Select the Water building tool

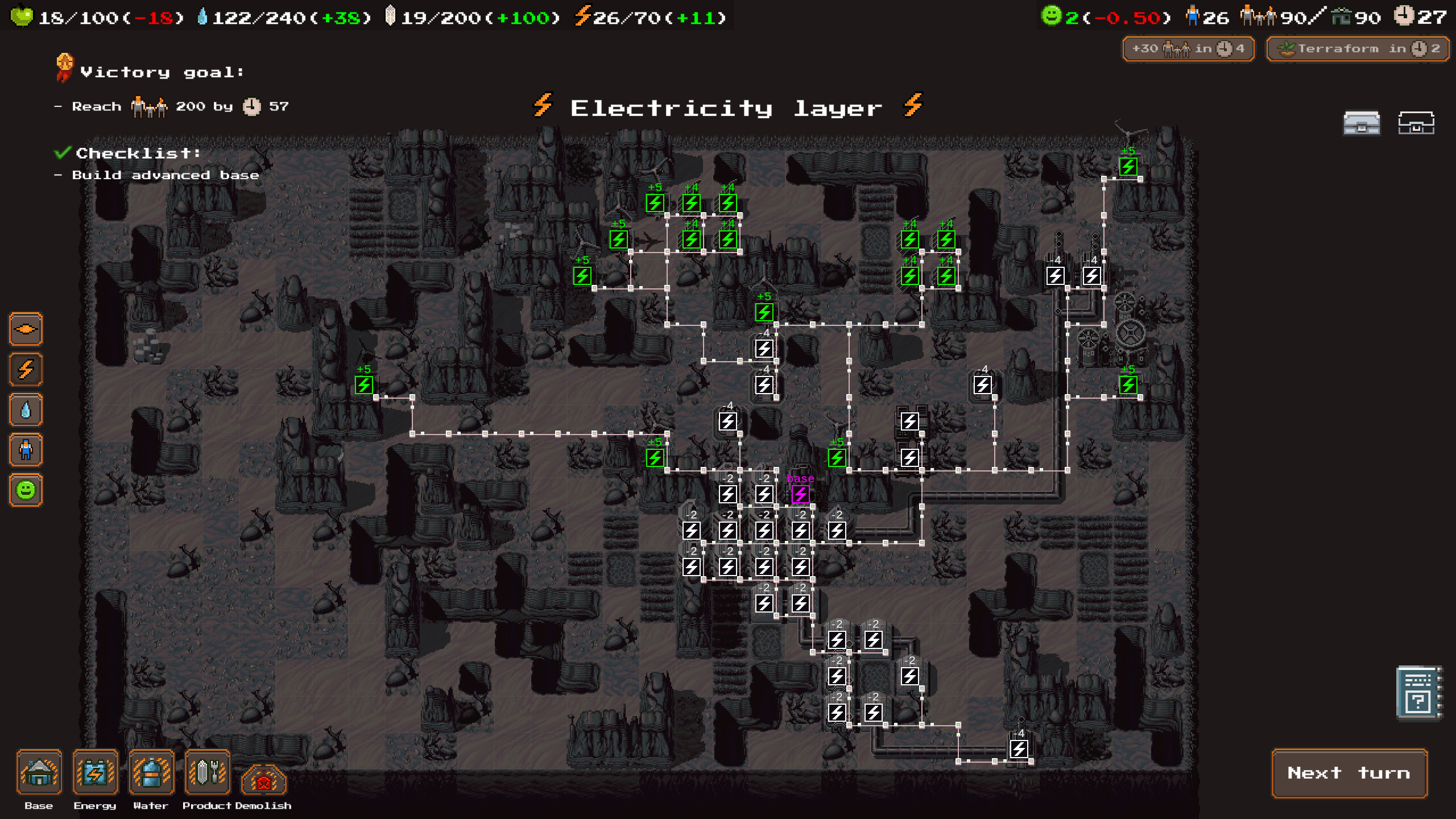pos(150,773)
